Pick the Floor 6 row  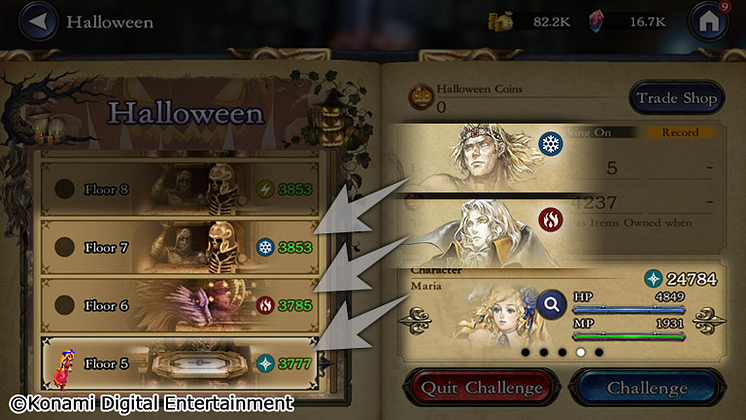point(180,305)
